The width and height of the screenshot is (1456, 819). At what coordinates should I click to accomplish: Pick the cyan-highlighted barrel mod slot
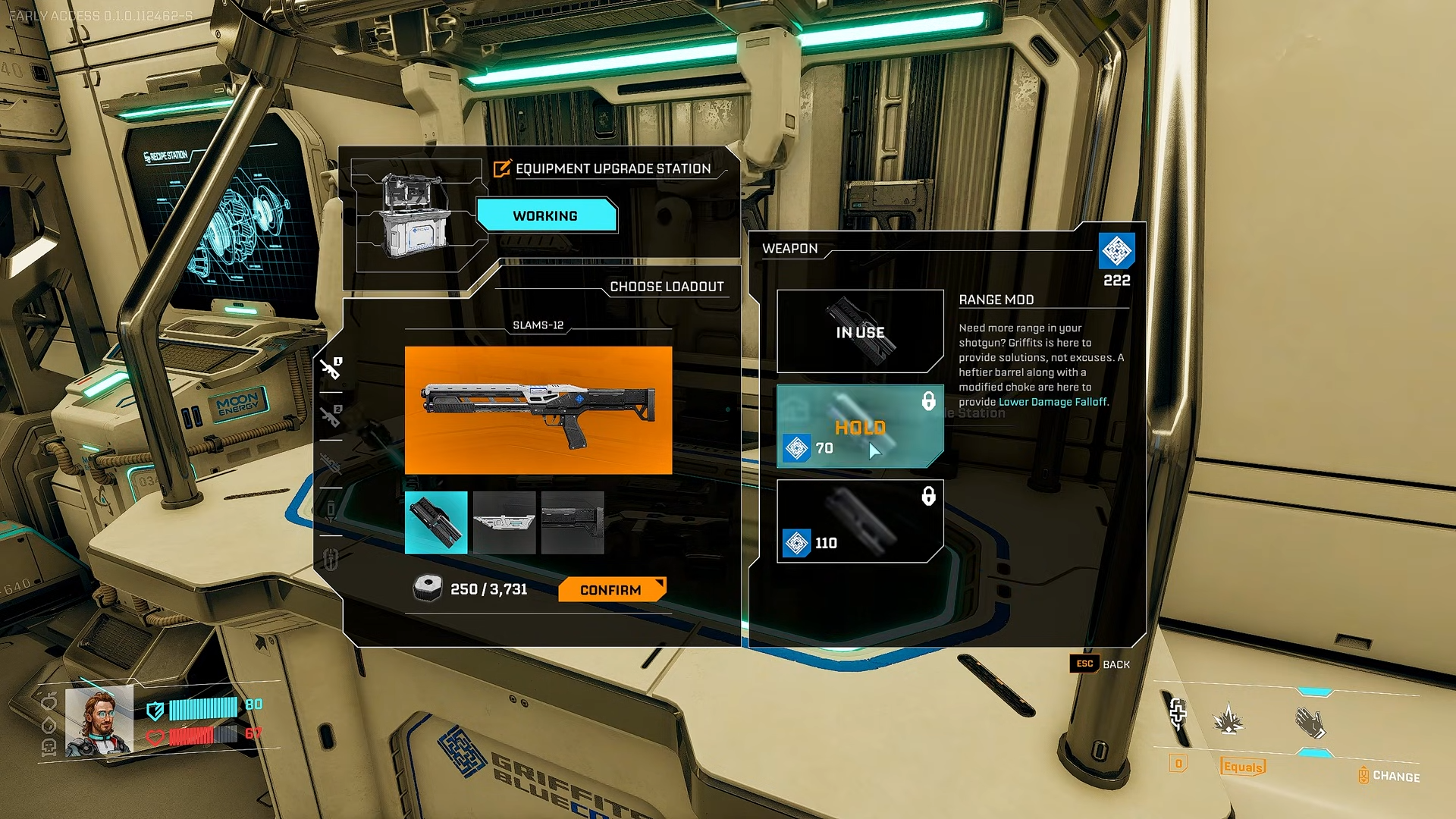(436, 522)
